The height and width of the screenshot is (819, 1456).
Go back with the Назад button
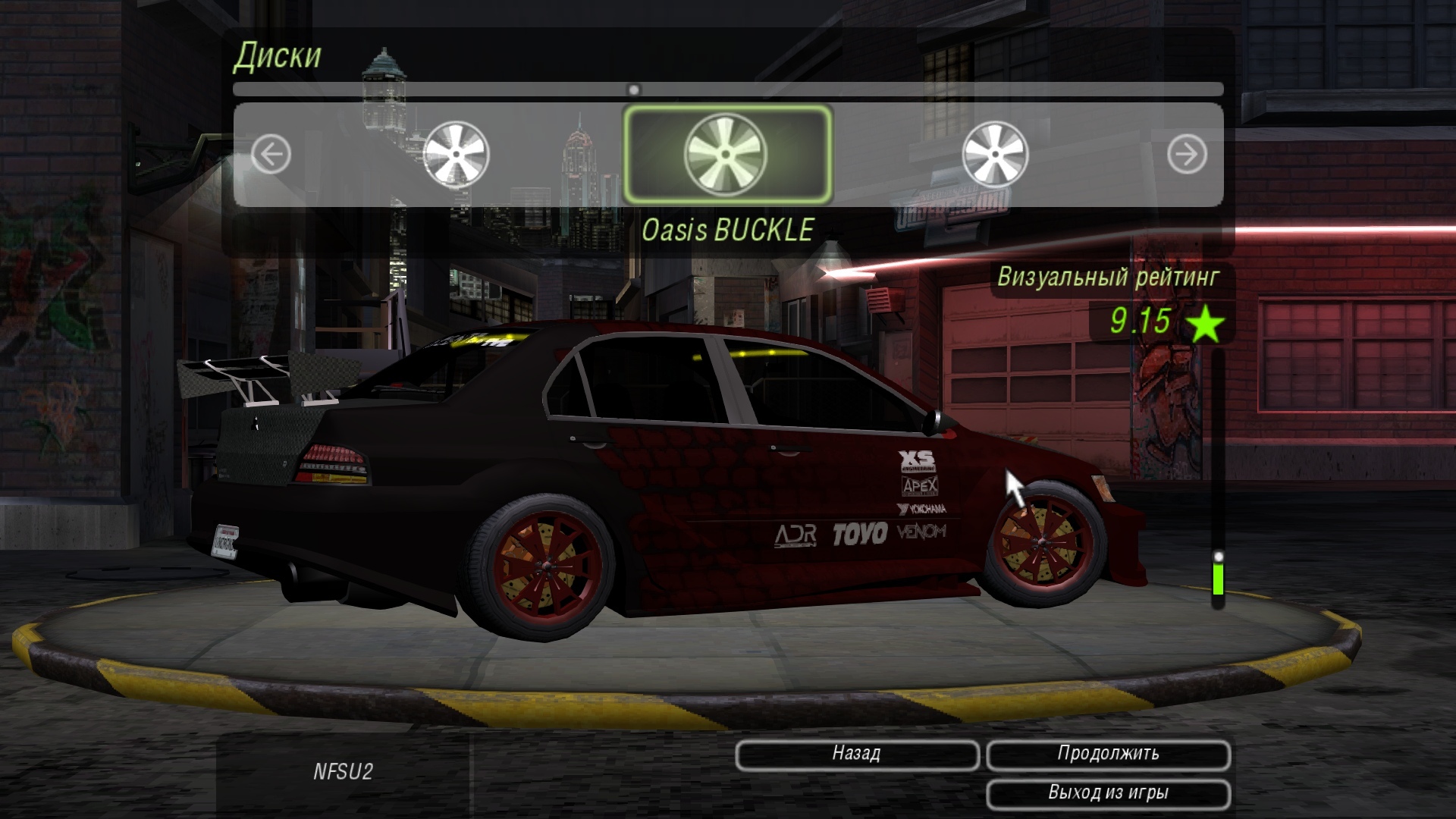tap(857, 755)
